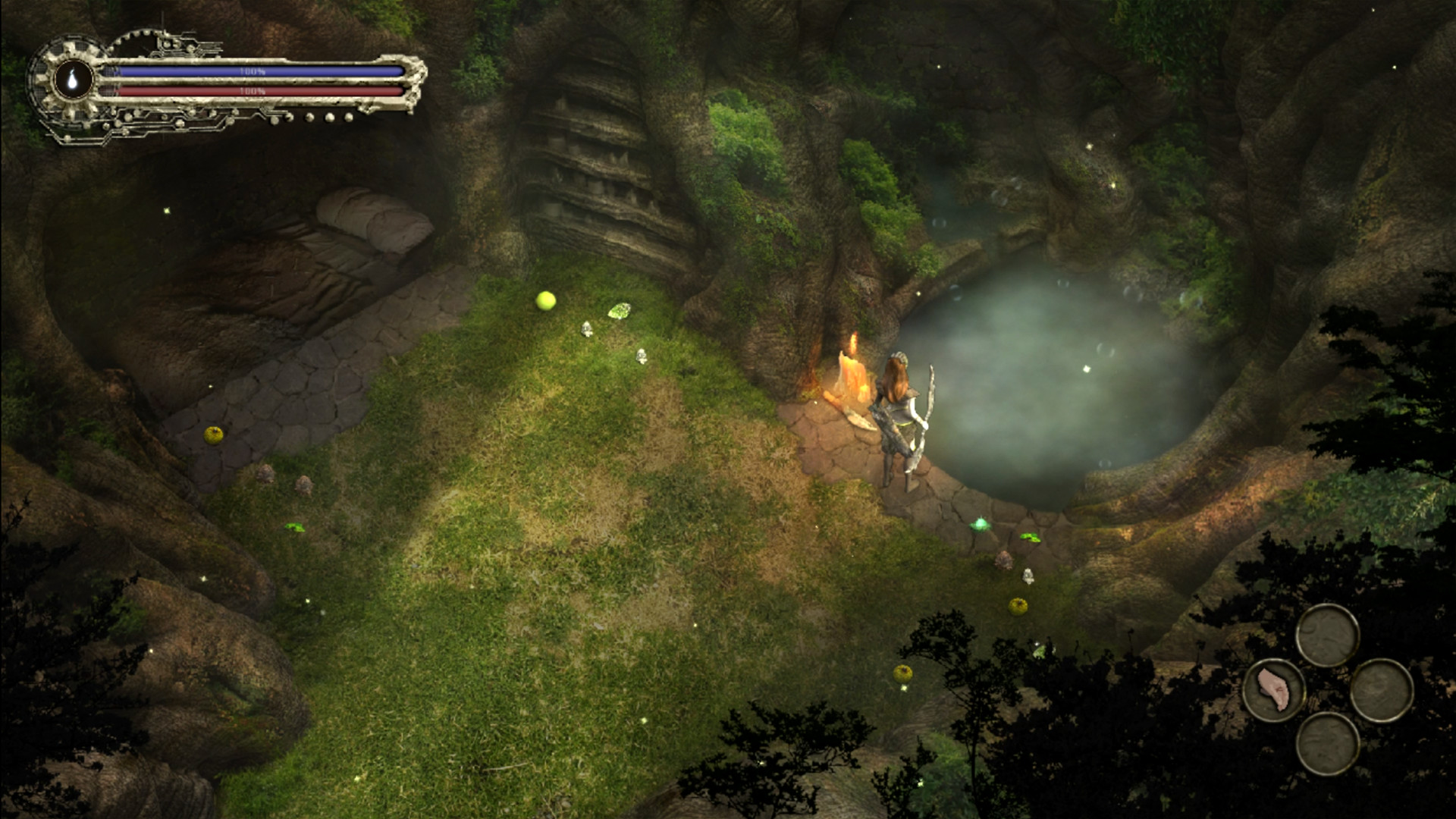
Task: Click the bottom empty quick-use slot
Action: pyautogui.click(x=1328, y=745)
